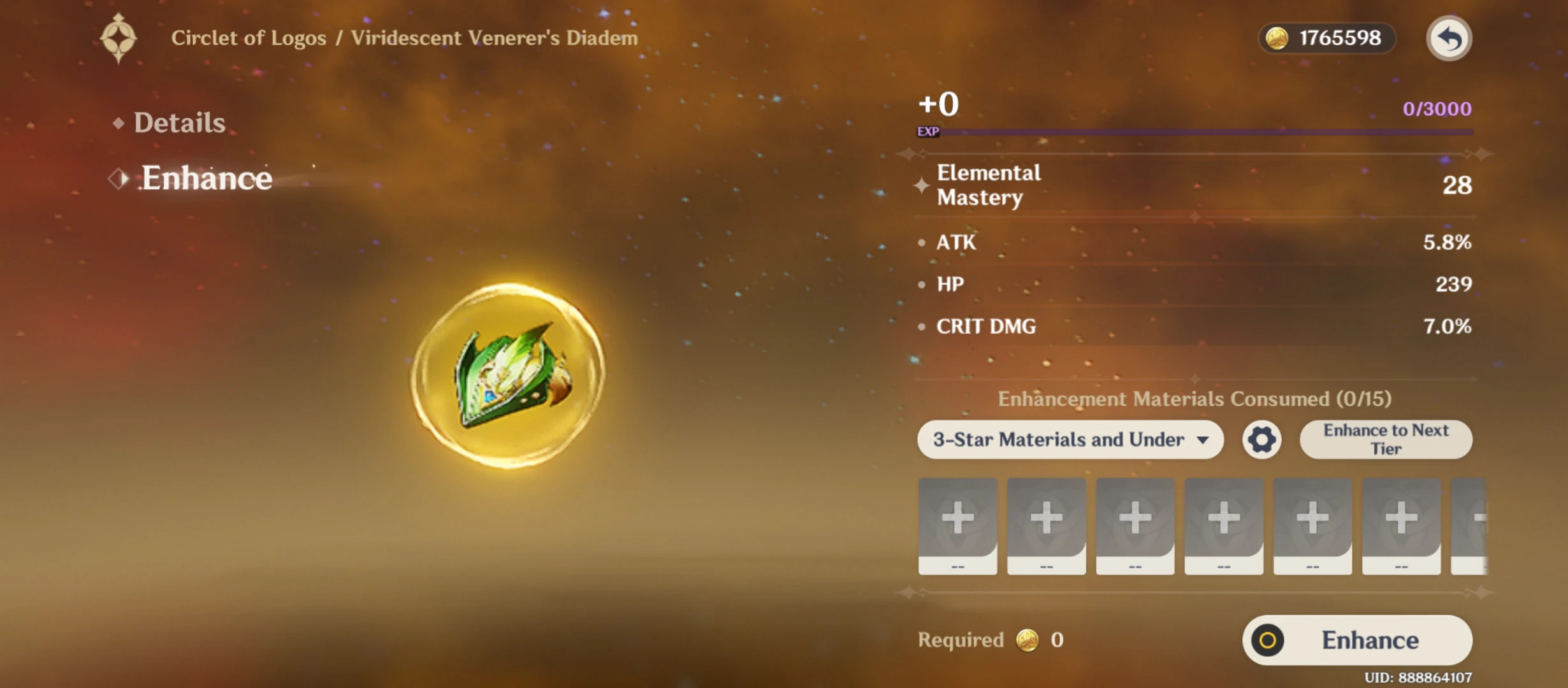Click the EXP label icon on the progress bar
The height and width of the screenshot is (688, 1568).
tap(929, 133)
